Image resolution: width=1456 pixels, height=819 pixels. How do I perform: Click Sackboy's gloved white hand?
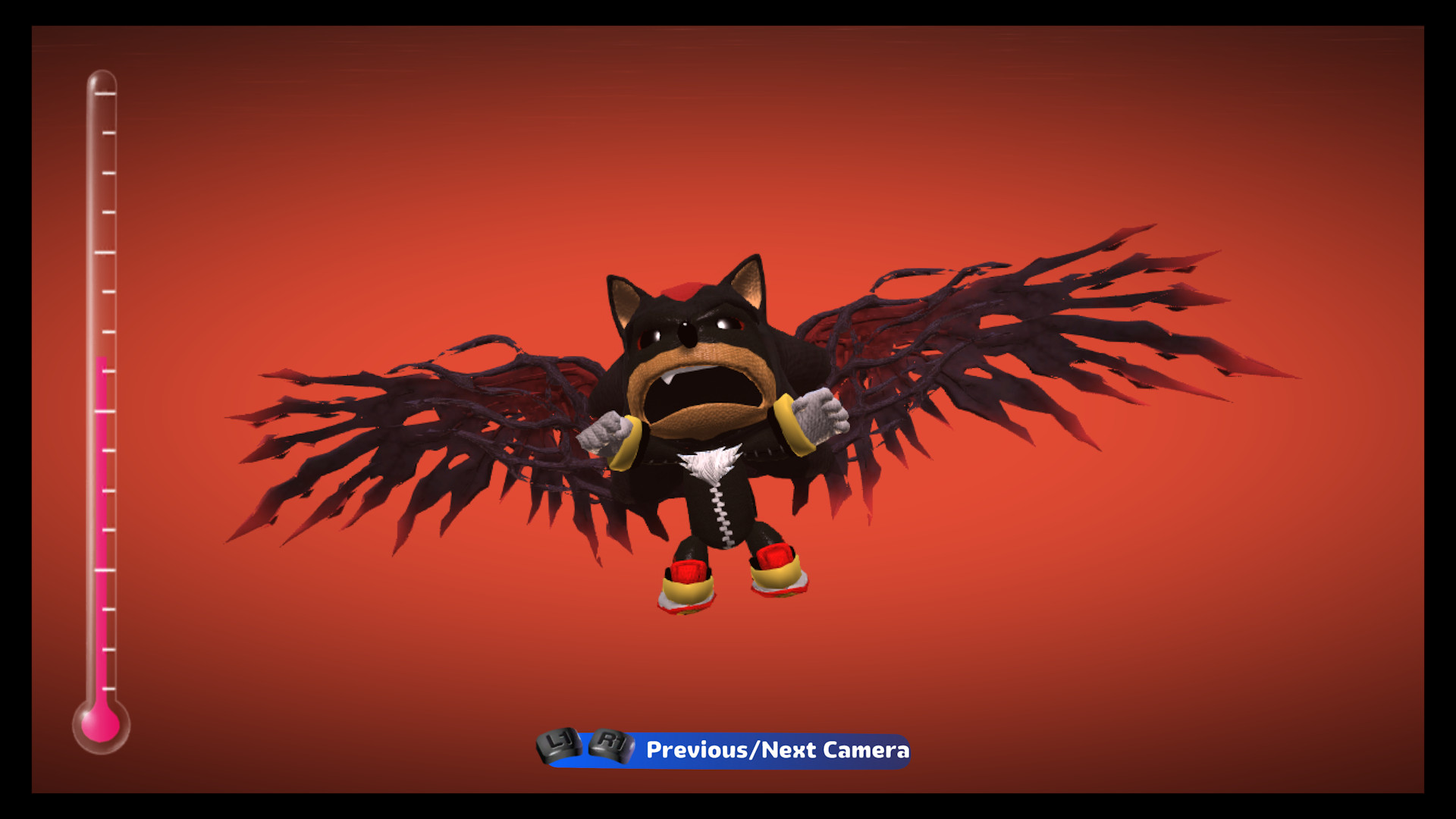819,413
